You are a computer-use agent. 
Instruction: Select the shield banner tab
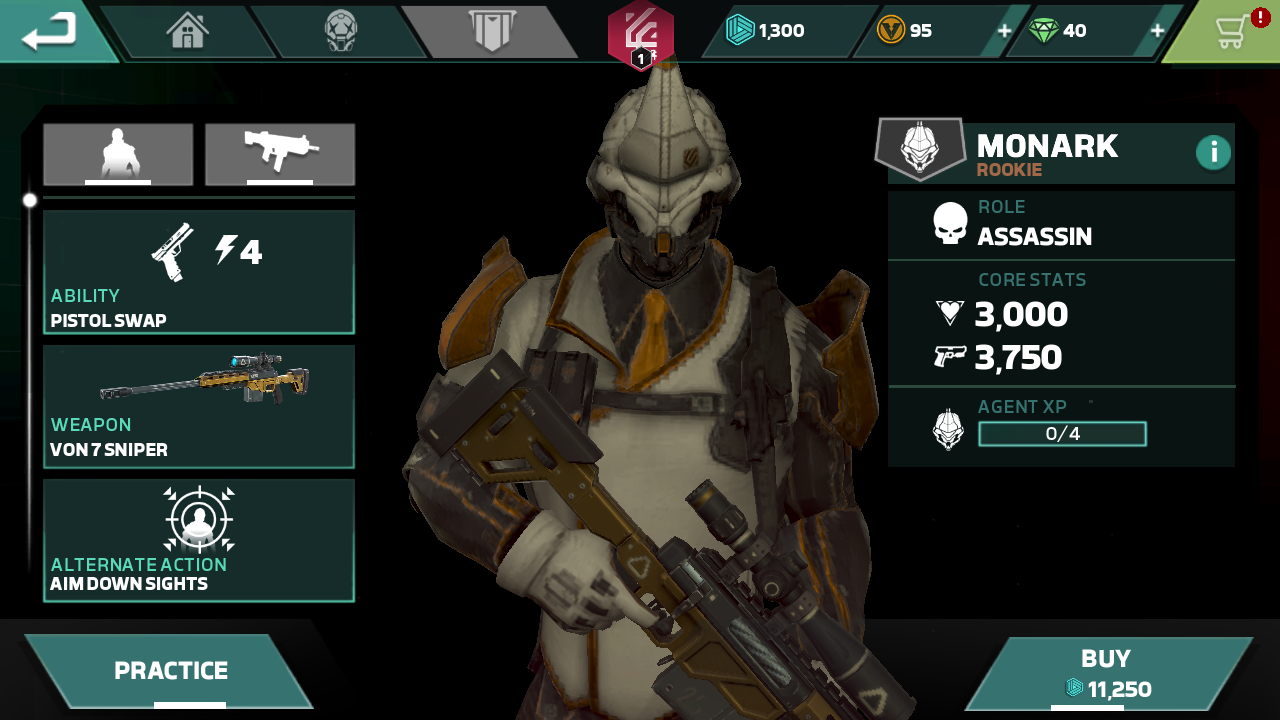[491, 31]
